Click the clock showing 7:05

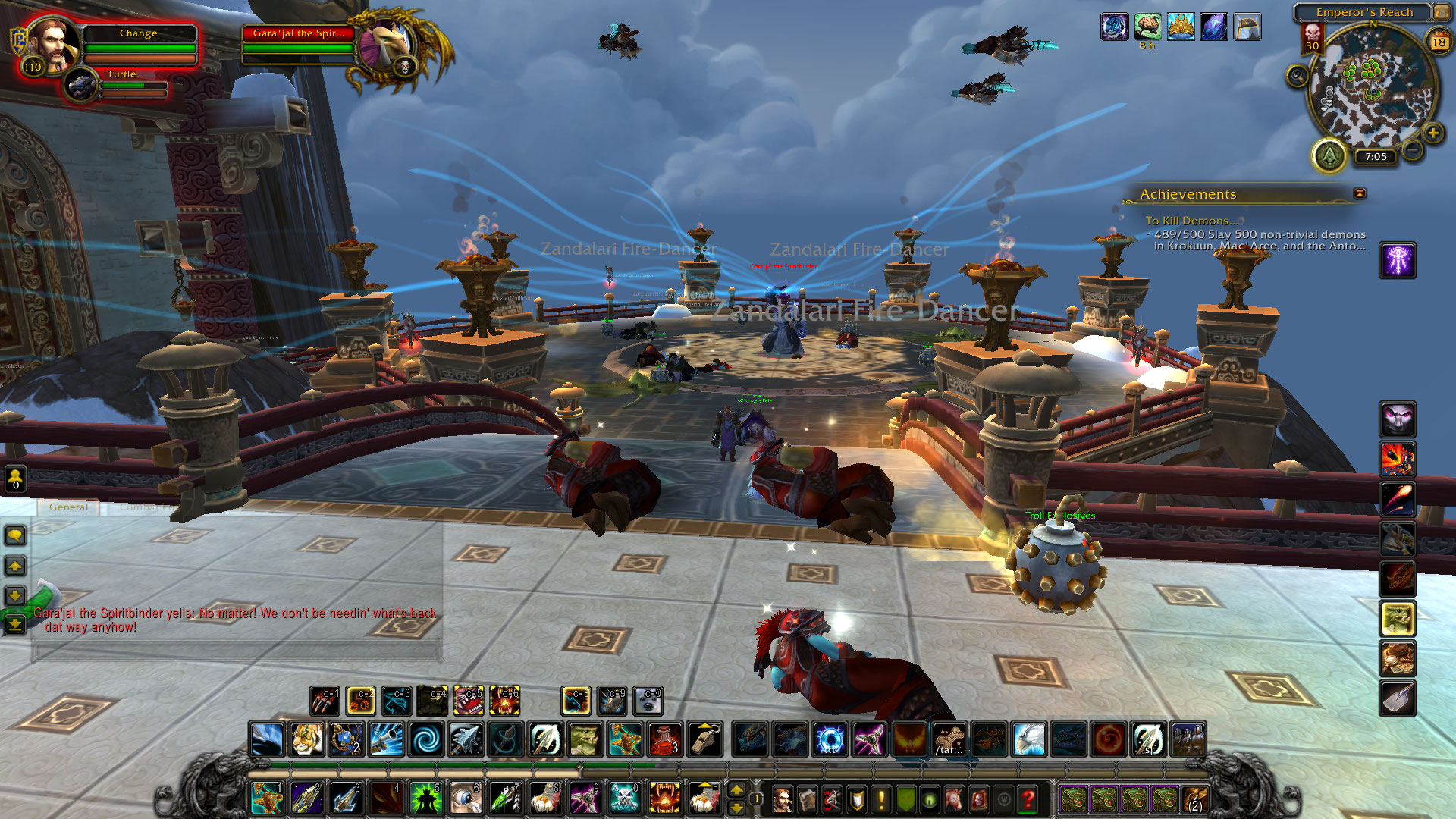1376,157
